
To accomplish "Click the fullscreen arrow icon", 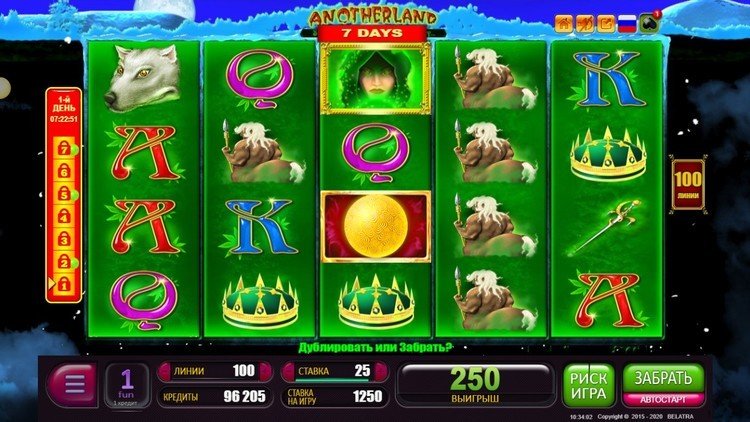I will coord(605,24).
